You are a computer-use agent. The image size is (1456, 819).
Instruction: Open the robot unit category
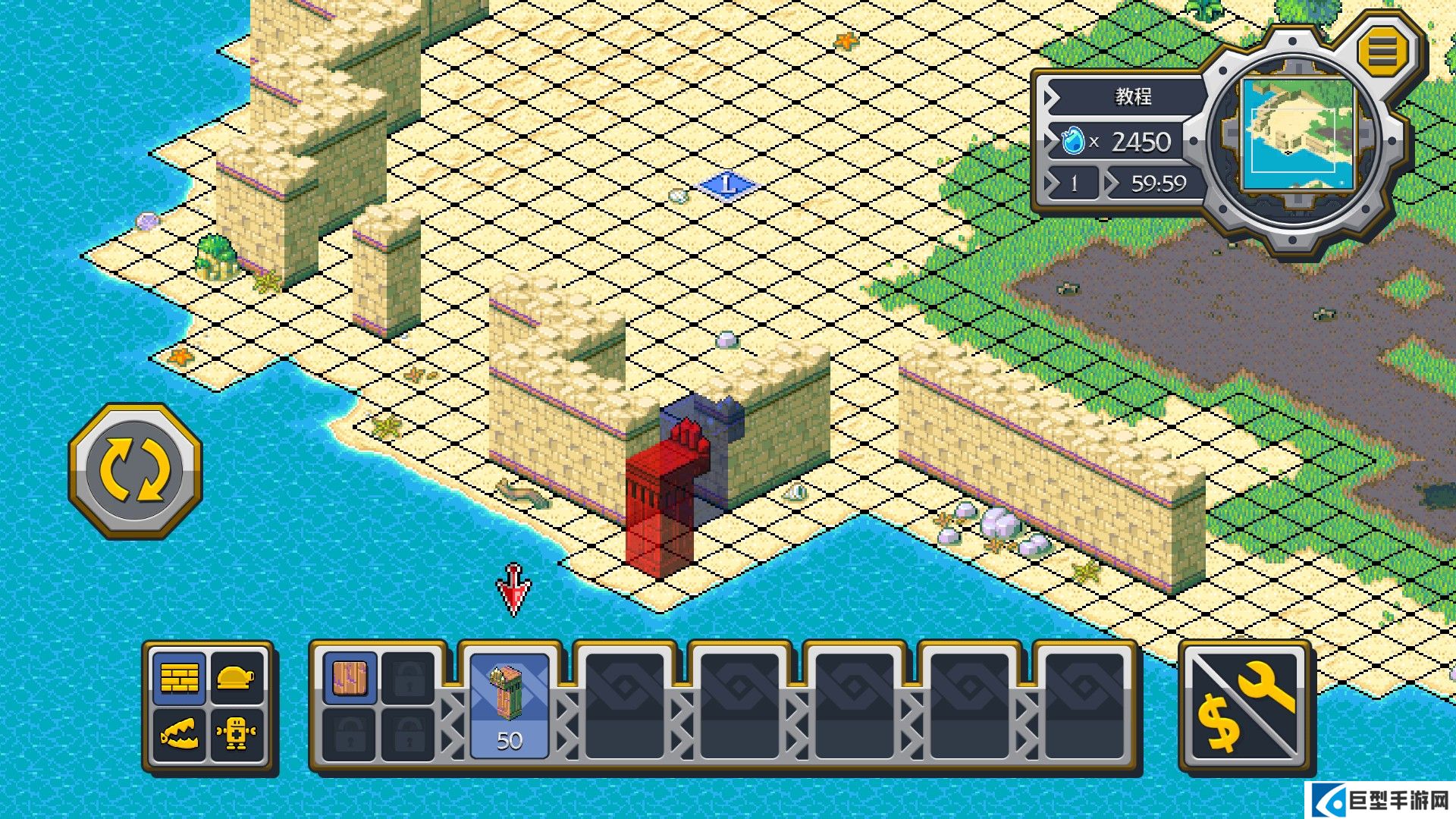[x=236, y=734]
